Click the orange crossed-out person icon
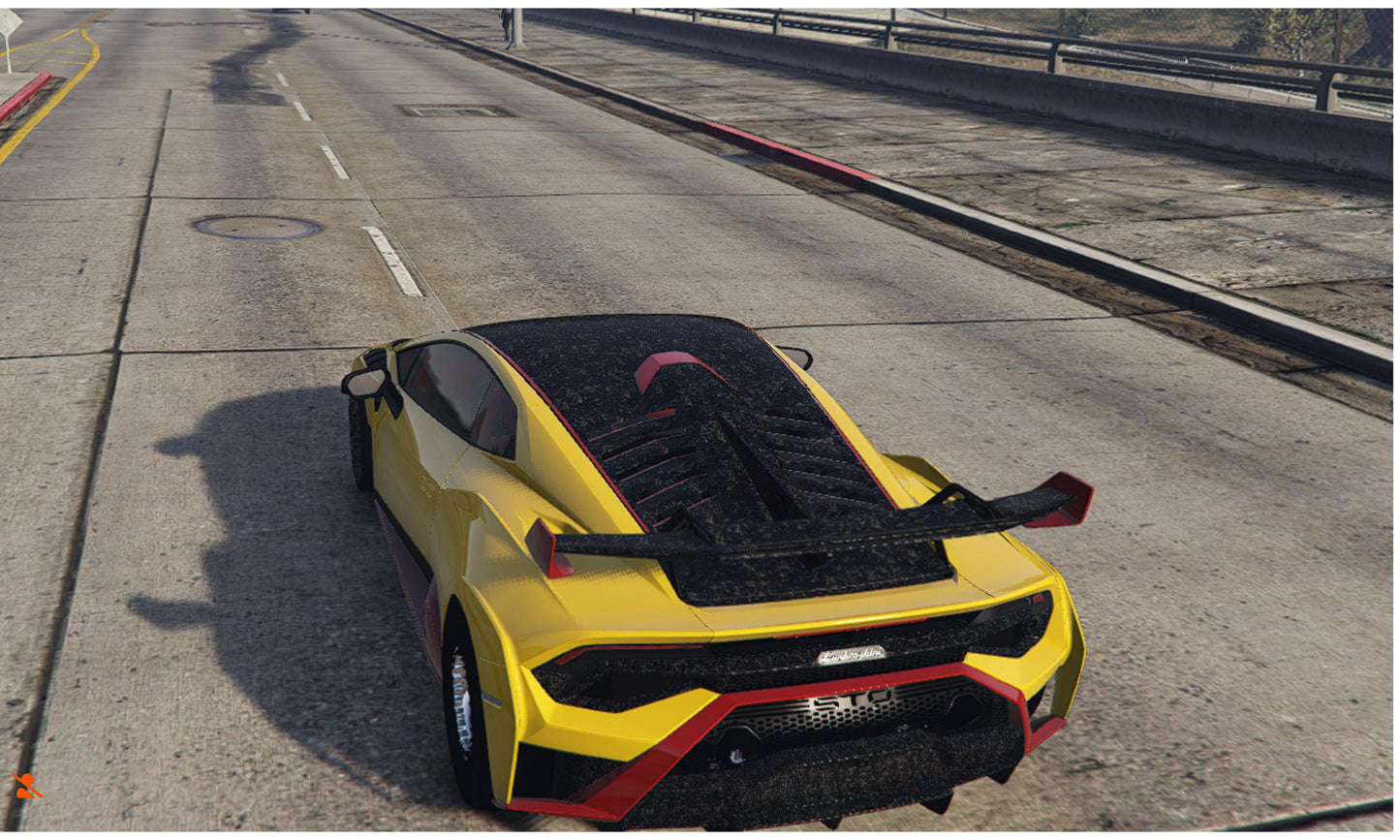This screenshot has height=840, width=1400. 26,786
